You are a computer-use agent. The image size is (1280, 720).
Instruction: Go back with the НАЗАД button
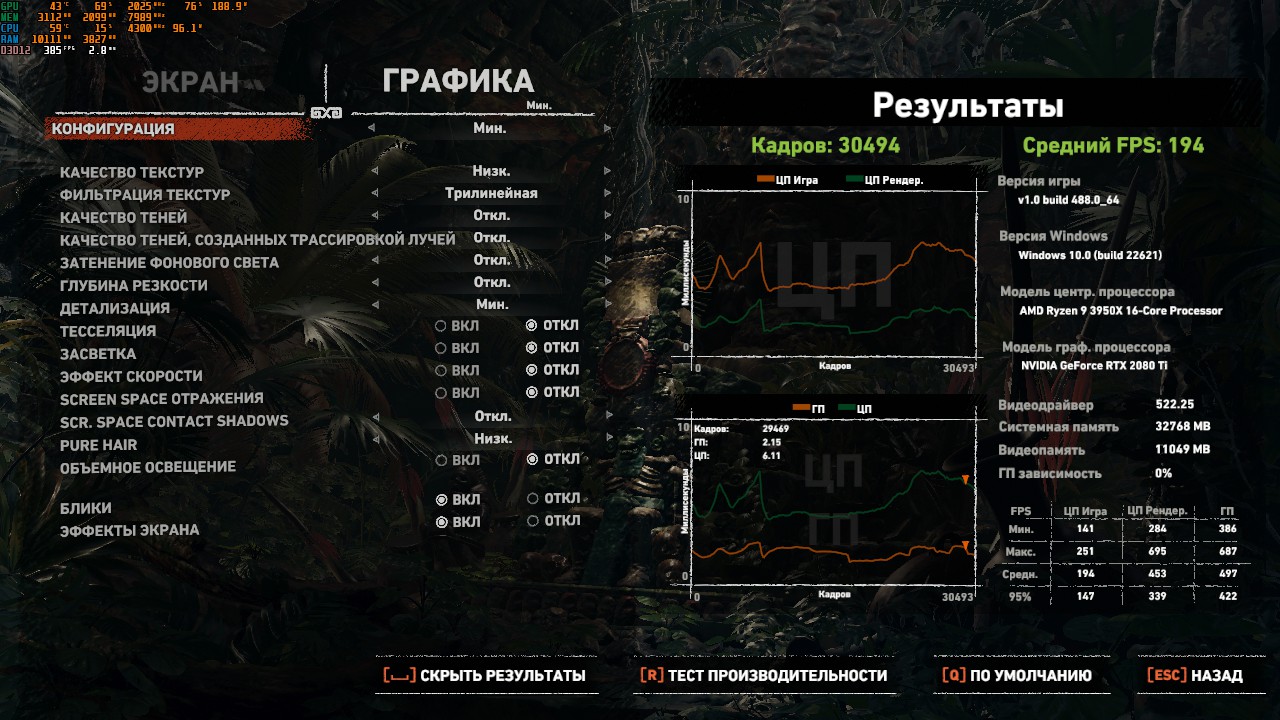tap(1195, 676)
